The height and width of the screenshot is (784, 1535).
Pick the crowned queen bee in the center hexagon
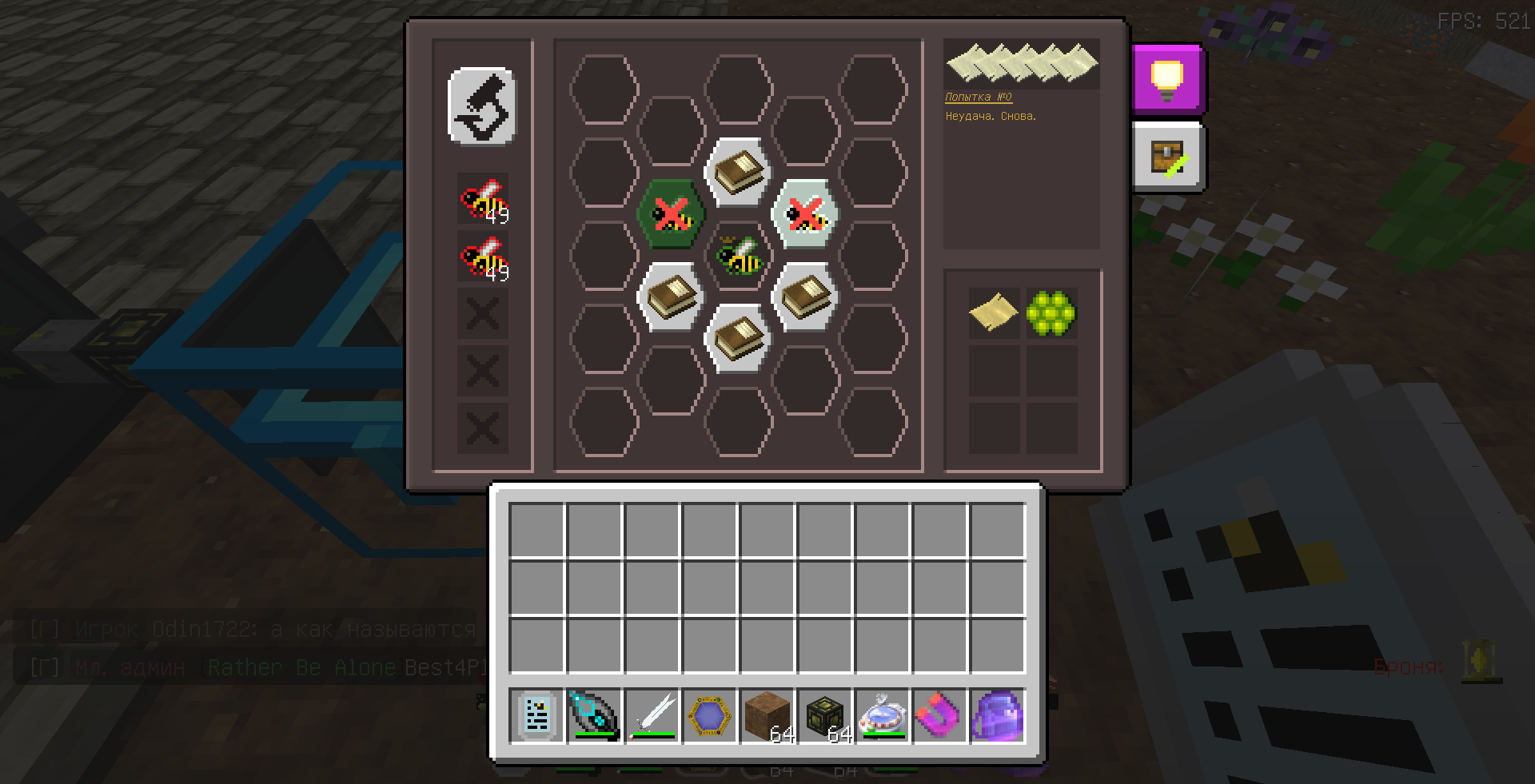tap(738, 256)
